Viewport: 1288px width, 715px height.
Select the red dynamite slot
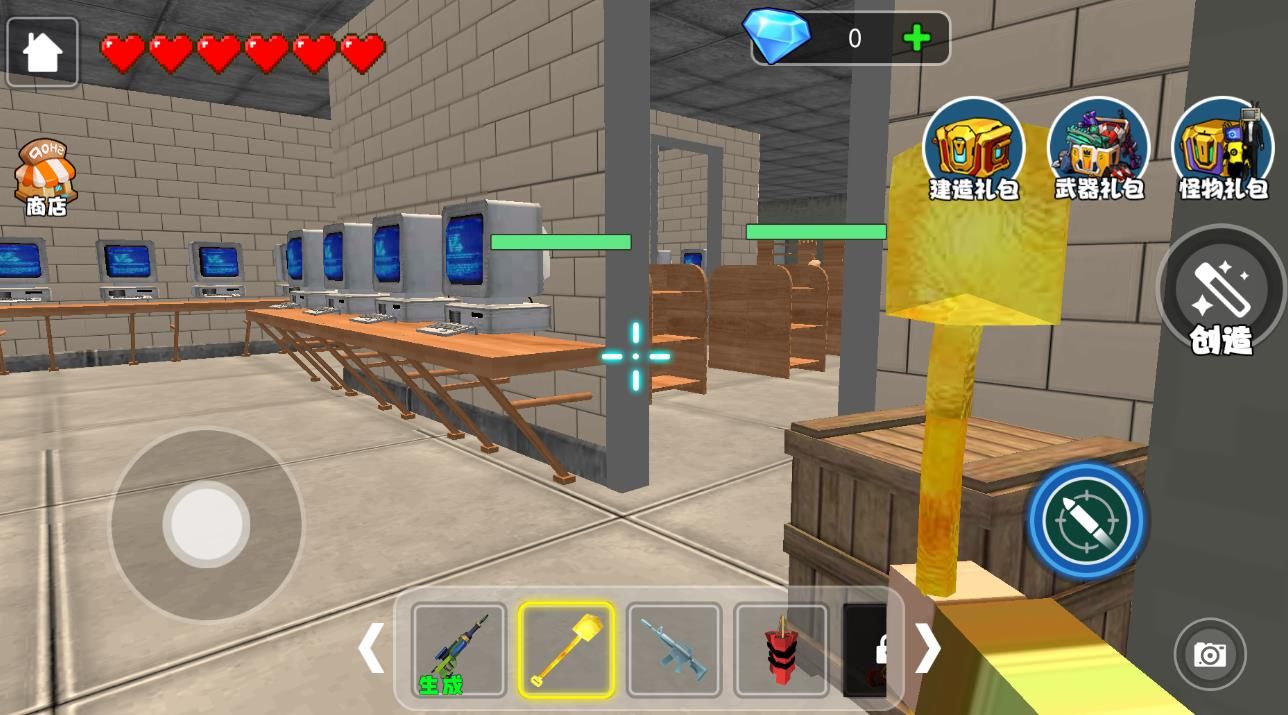[x=781, y=650]
